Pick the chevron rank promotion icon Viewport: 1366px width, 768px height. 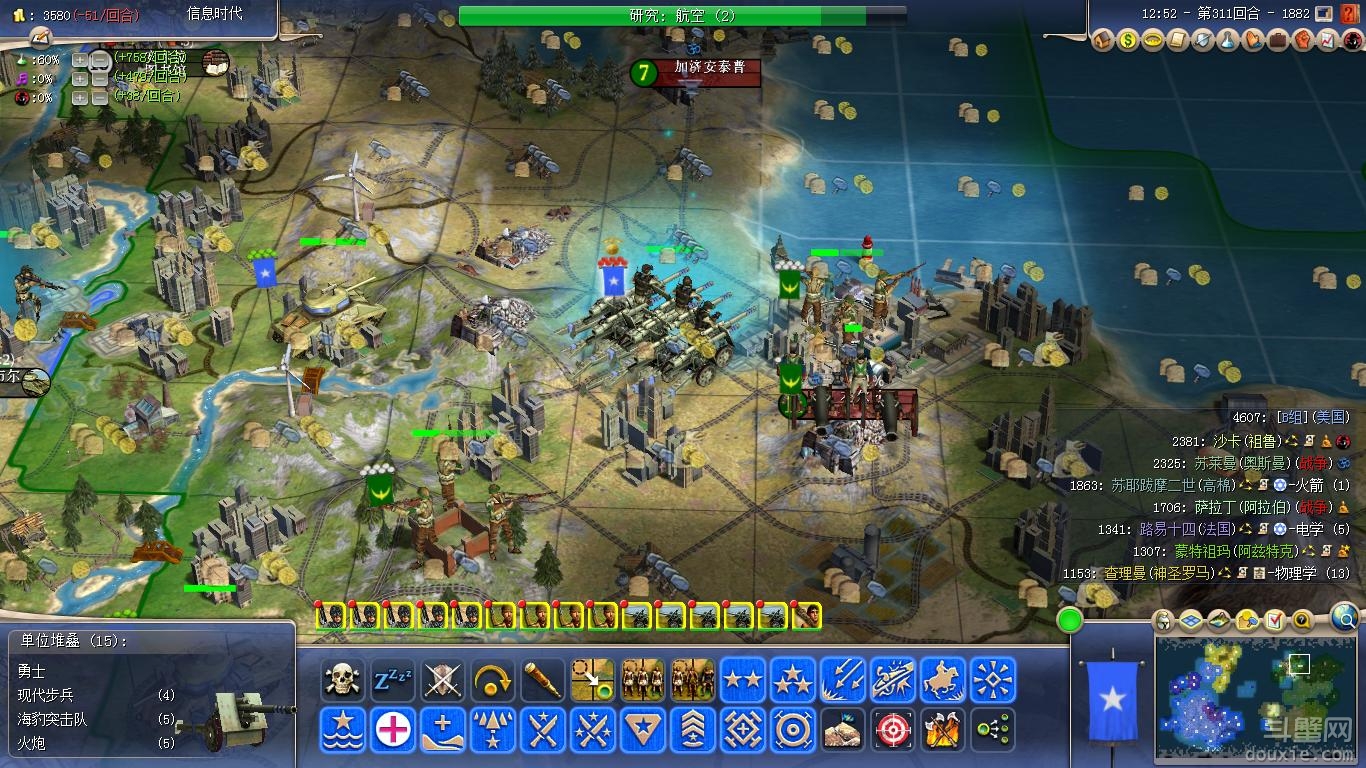pos(692,730)
